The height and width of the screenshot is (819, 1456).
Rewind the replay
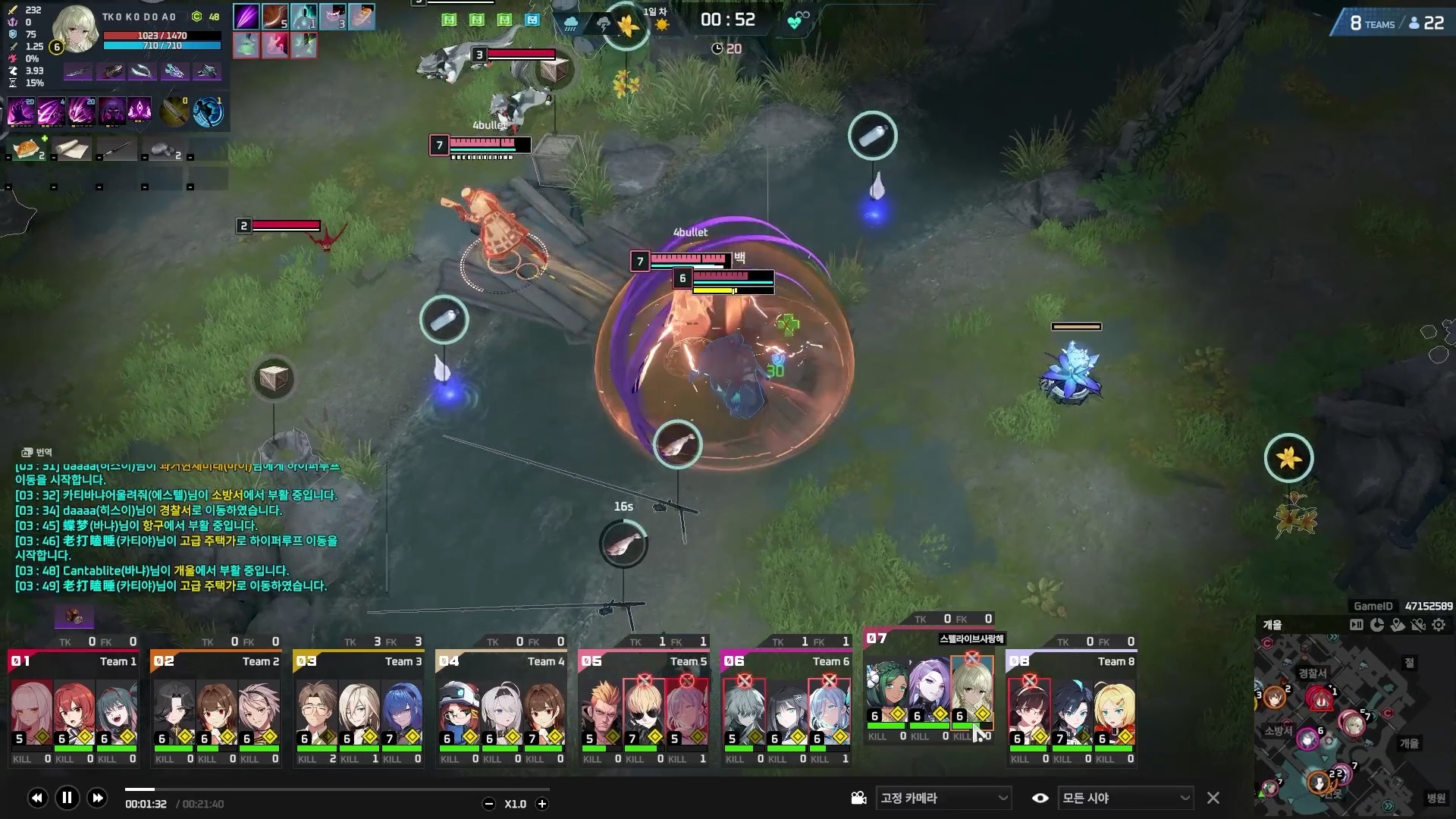click(37, 797)
